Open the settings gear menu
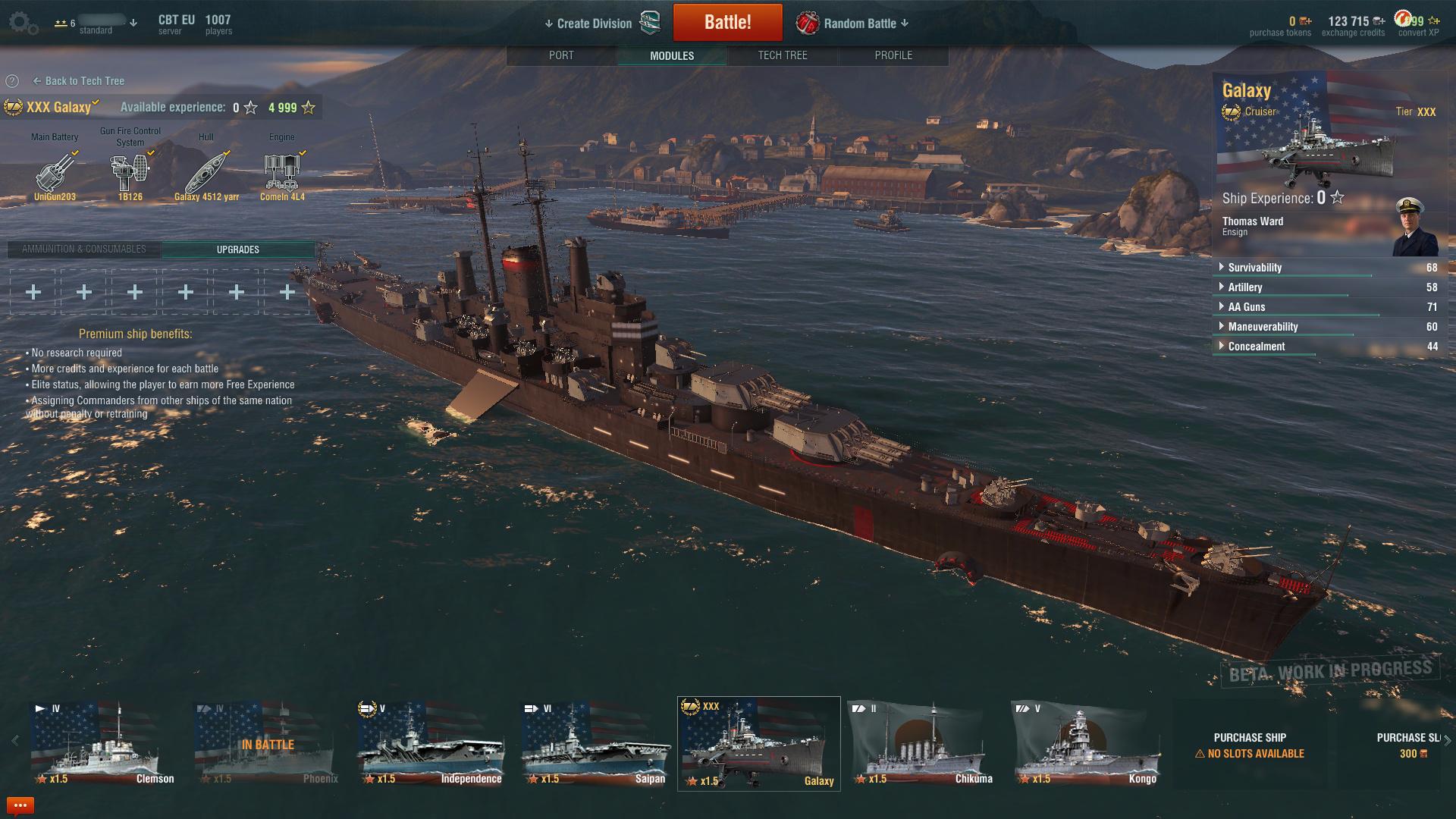This screenshot has width=1456, height=819. tap(22, 23)
